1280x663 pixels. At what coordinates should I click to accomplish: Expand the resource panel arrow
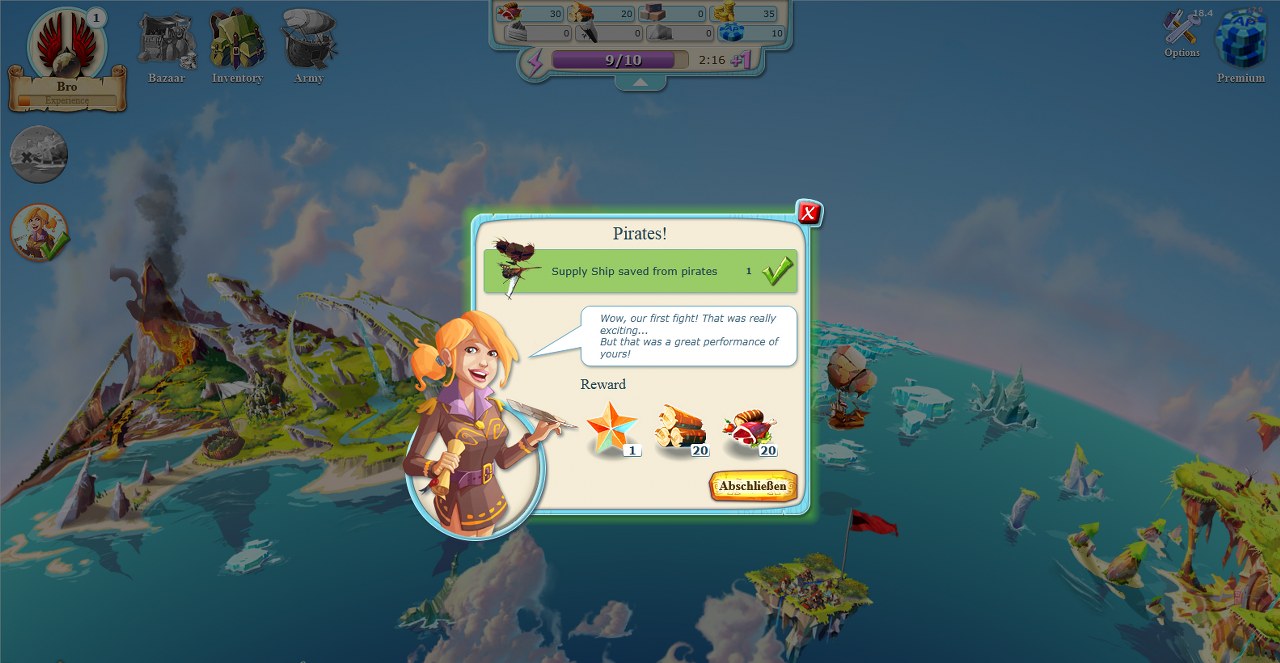[x=640, y=83]
